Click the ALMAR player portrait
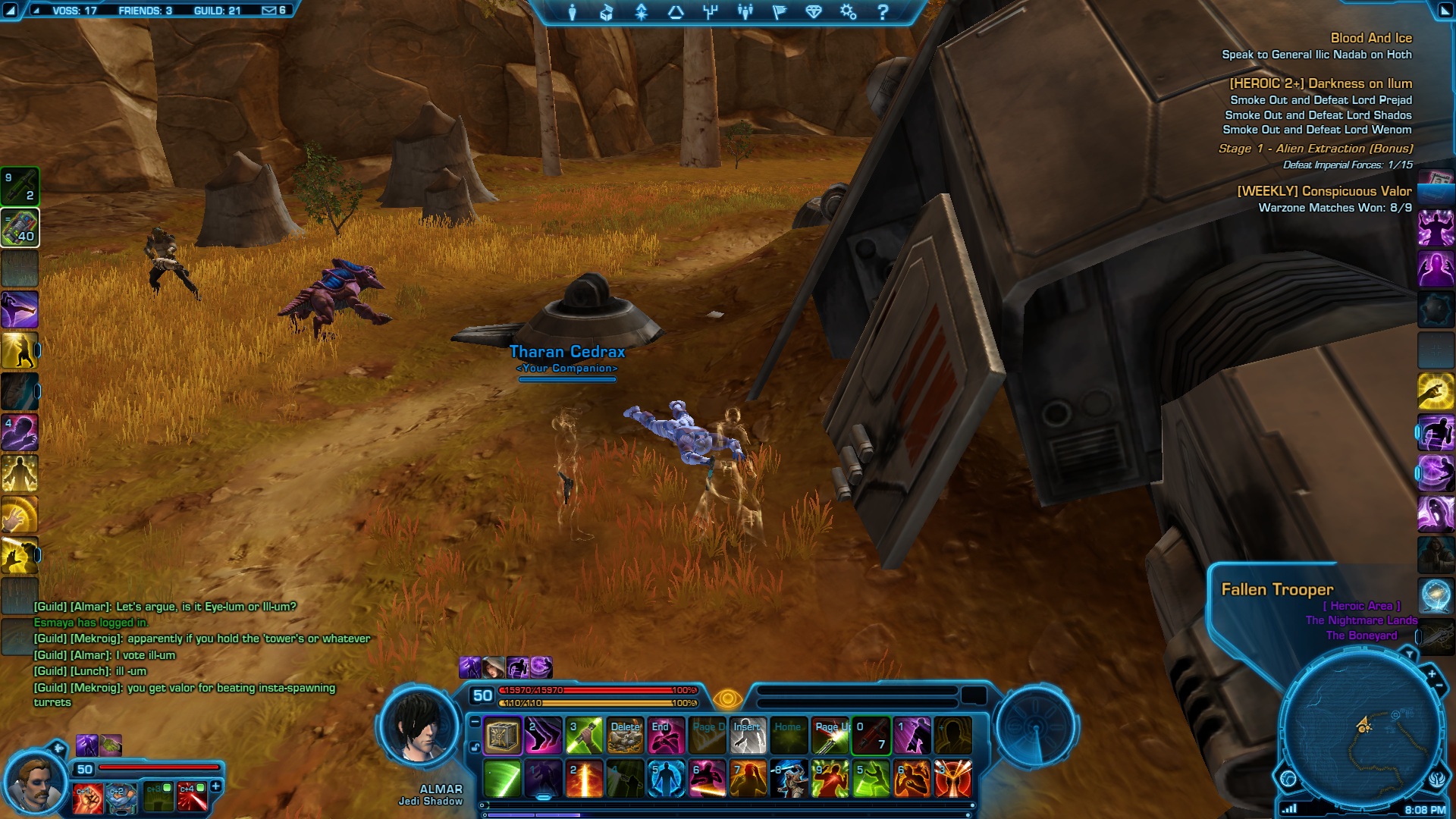The width and height of the screenshot is (1456, 819). click(420, 726)
